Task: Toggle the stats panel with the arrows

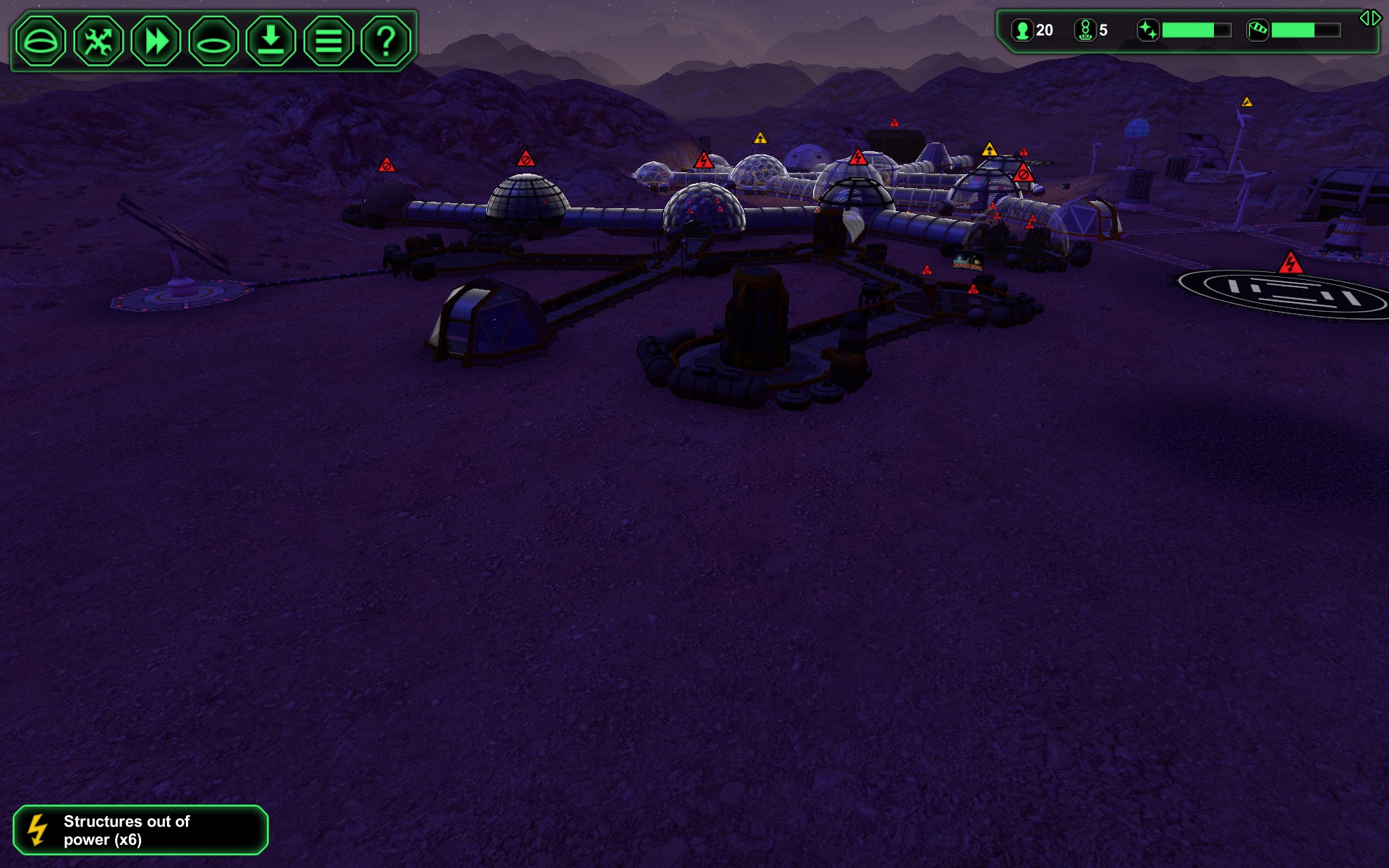Action: pos(1369,18)
